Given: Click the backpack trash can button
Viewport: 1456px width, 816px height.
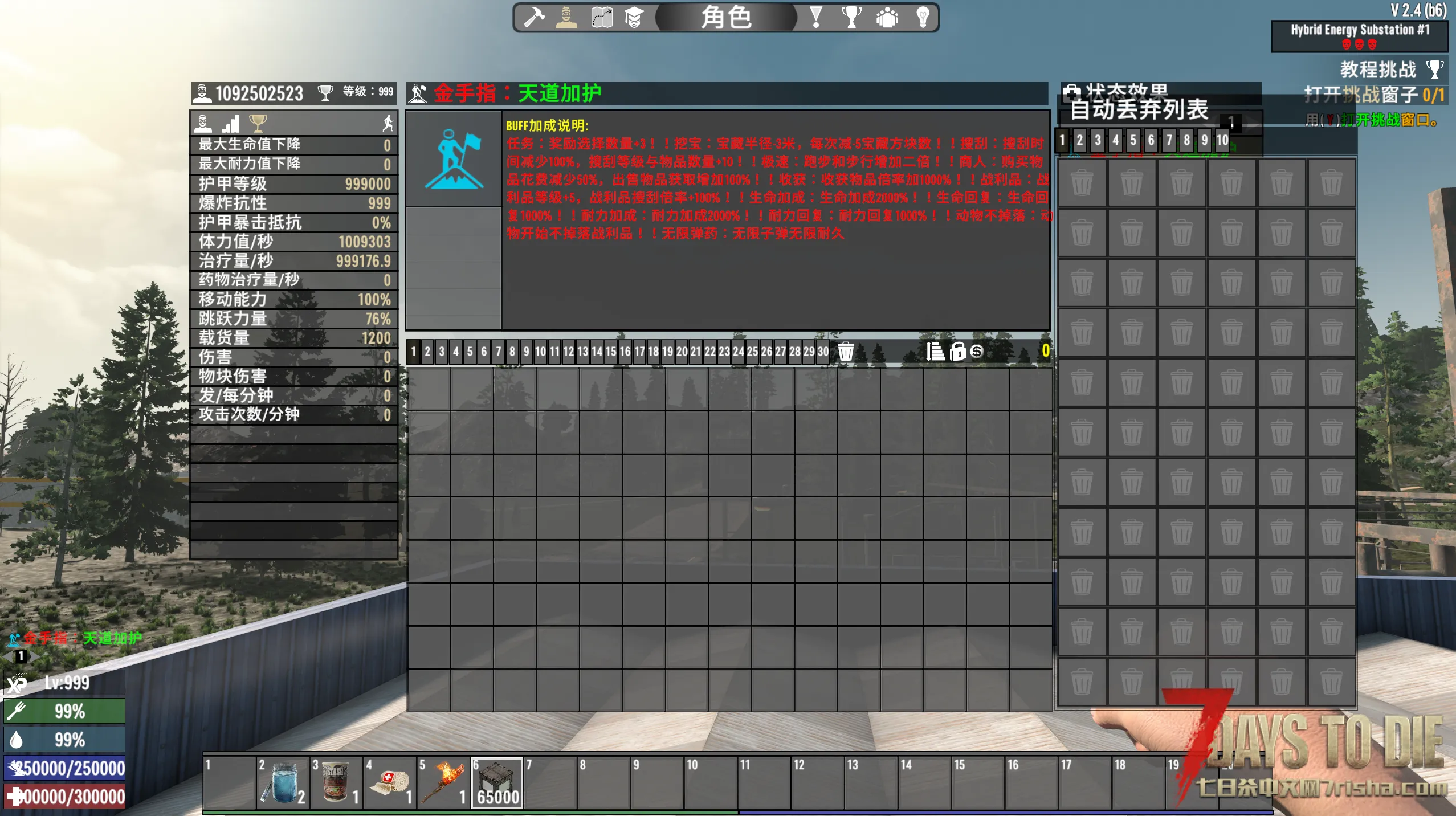Looking at the screenshot, I should [x=846, y=352].
